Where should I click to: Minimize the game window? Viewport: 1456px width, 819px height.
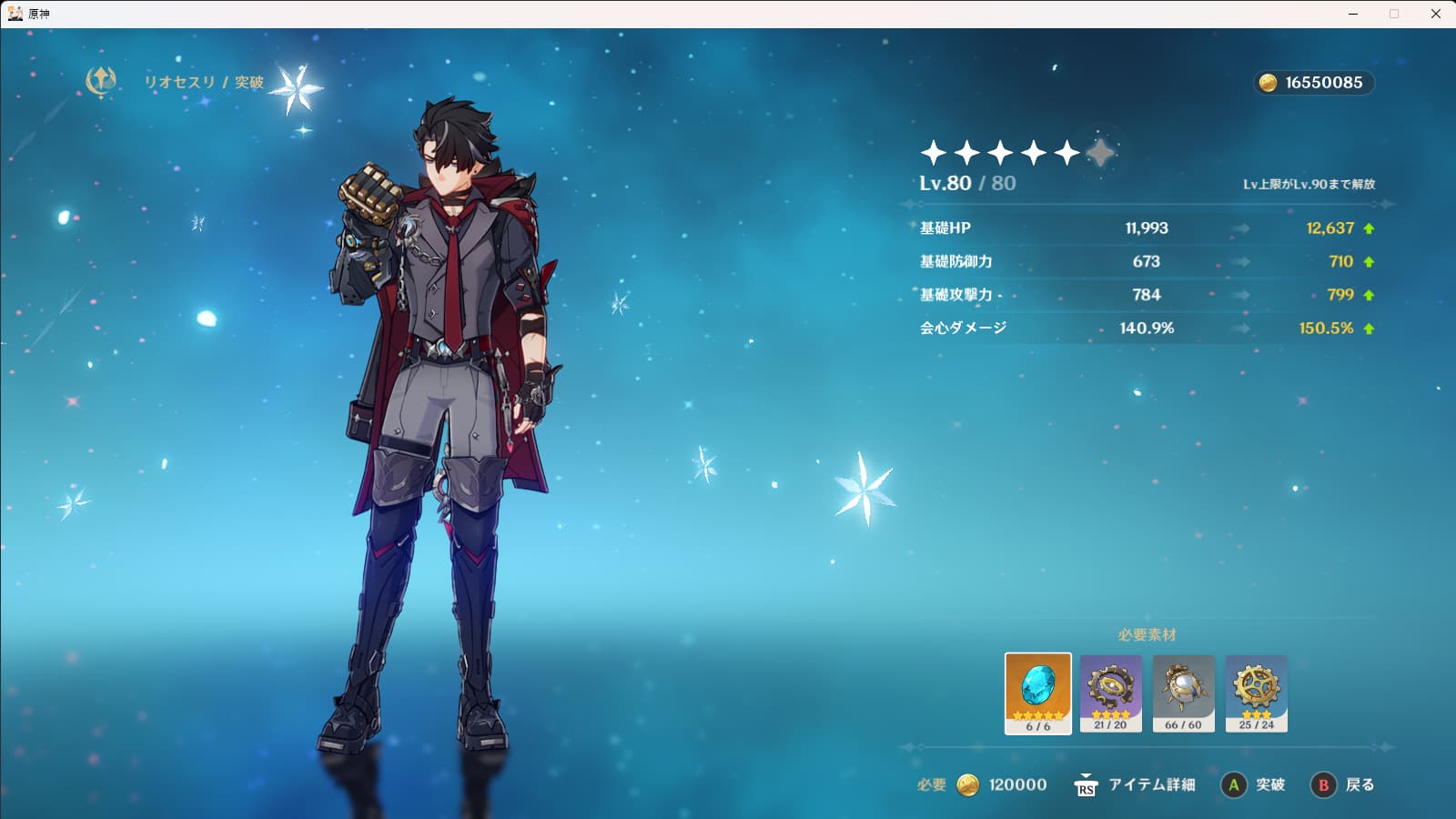tap(1353, 14)
